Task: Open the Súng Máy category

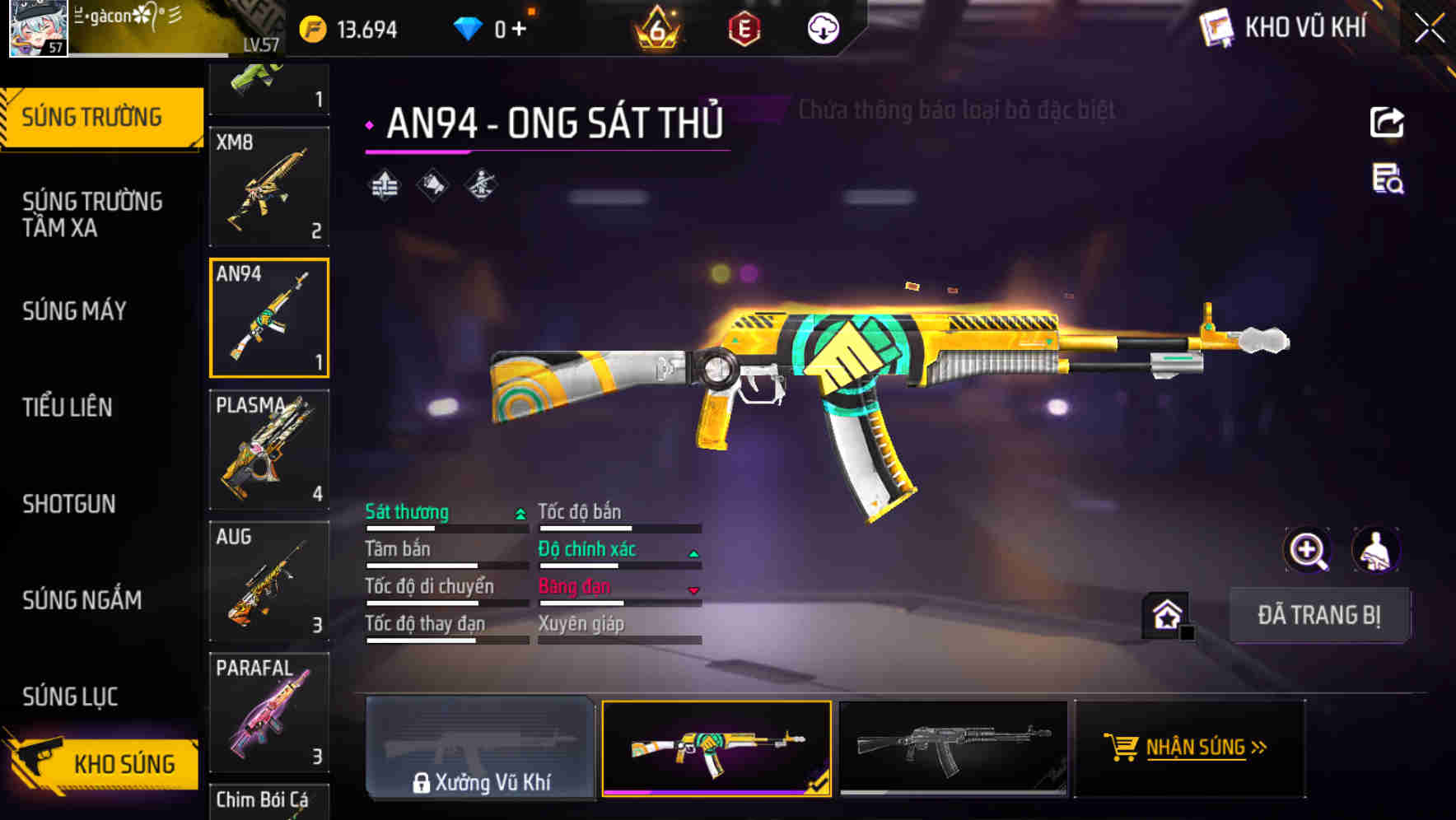Action: [75, 310]
